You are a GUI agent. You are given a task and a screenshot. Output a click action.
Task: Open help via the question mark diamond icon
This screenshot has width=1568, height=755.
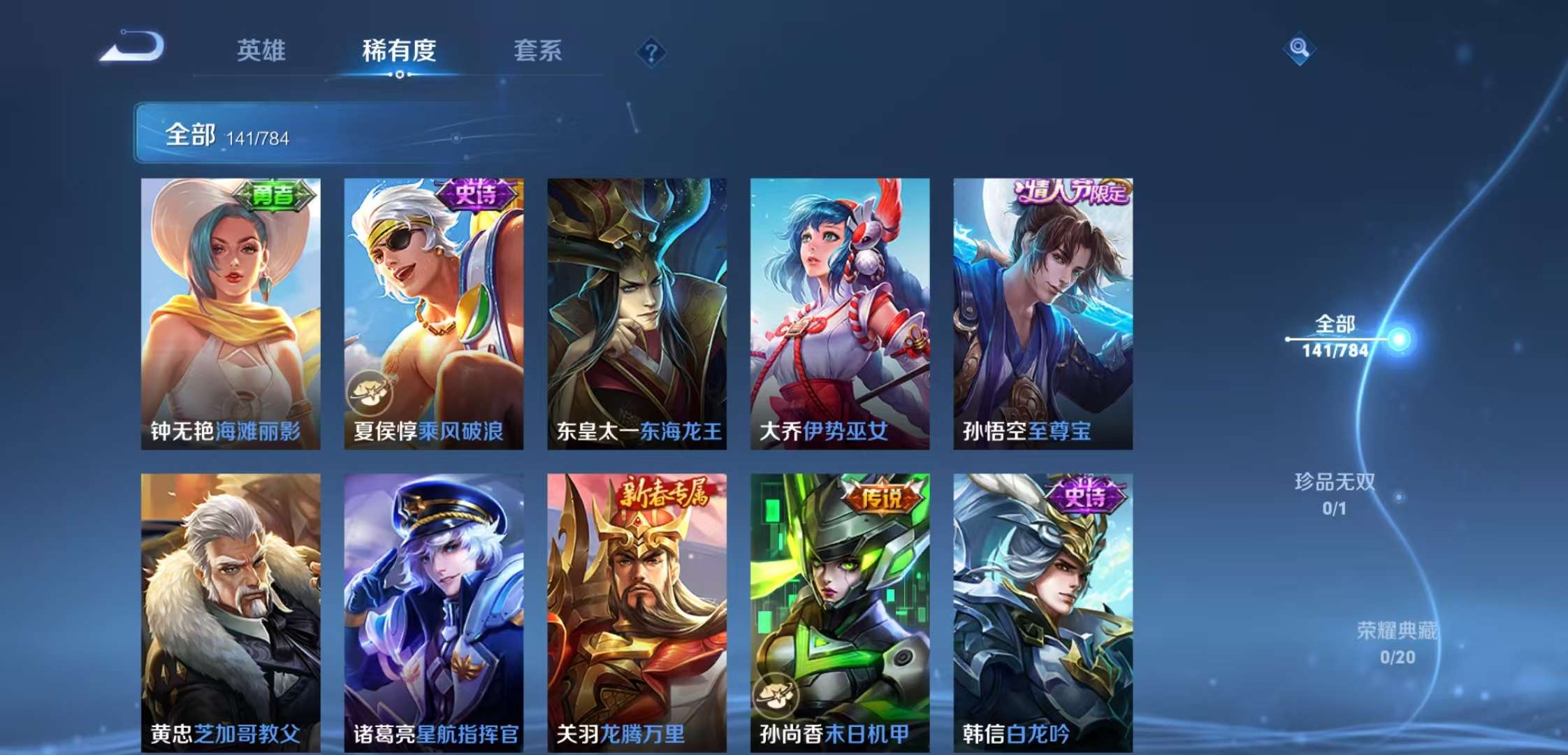click(651, 53)
